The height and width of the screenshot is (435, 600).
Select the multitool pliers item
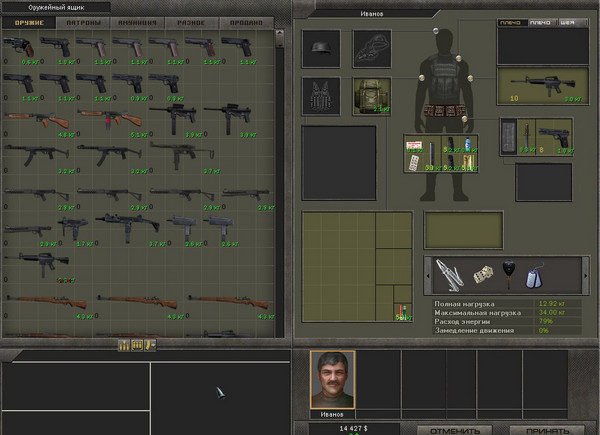[450, 272]
